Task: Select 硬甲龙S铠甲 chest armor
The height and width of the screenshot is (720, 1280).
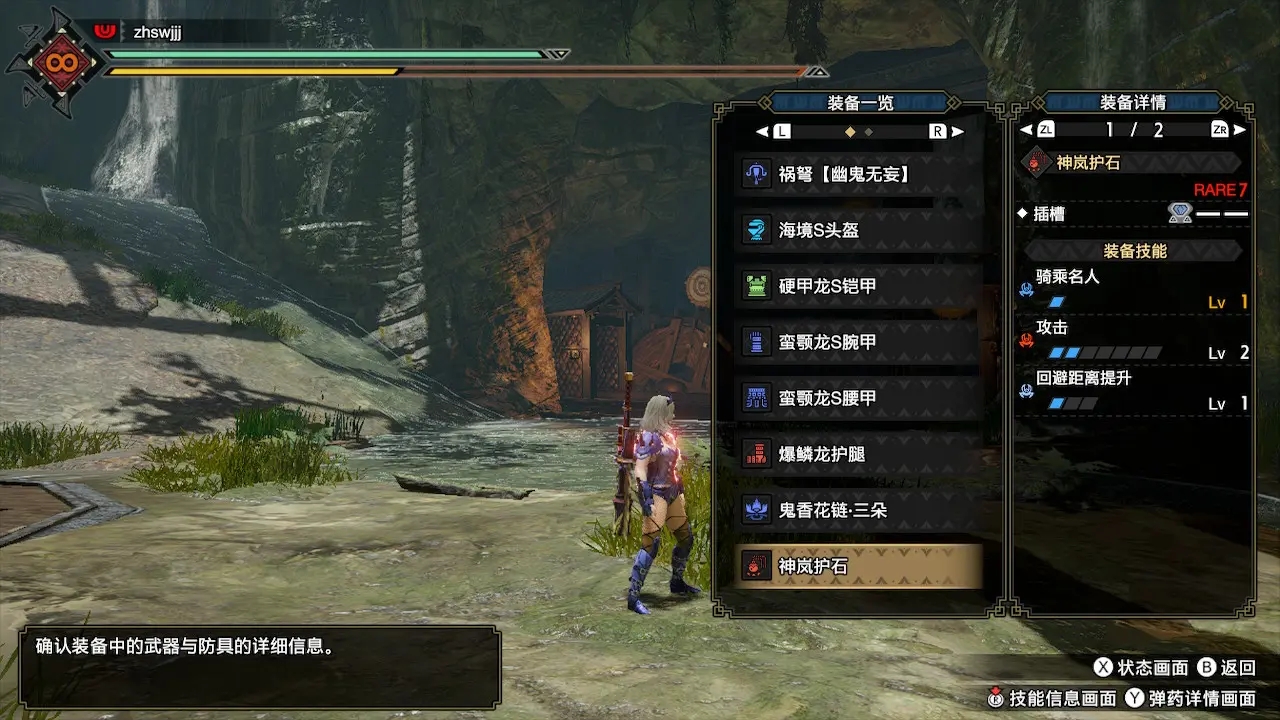Action: click(x=858, y=286)
